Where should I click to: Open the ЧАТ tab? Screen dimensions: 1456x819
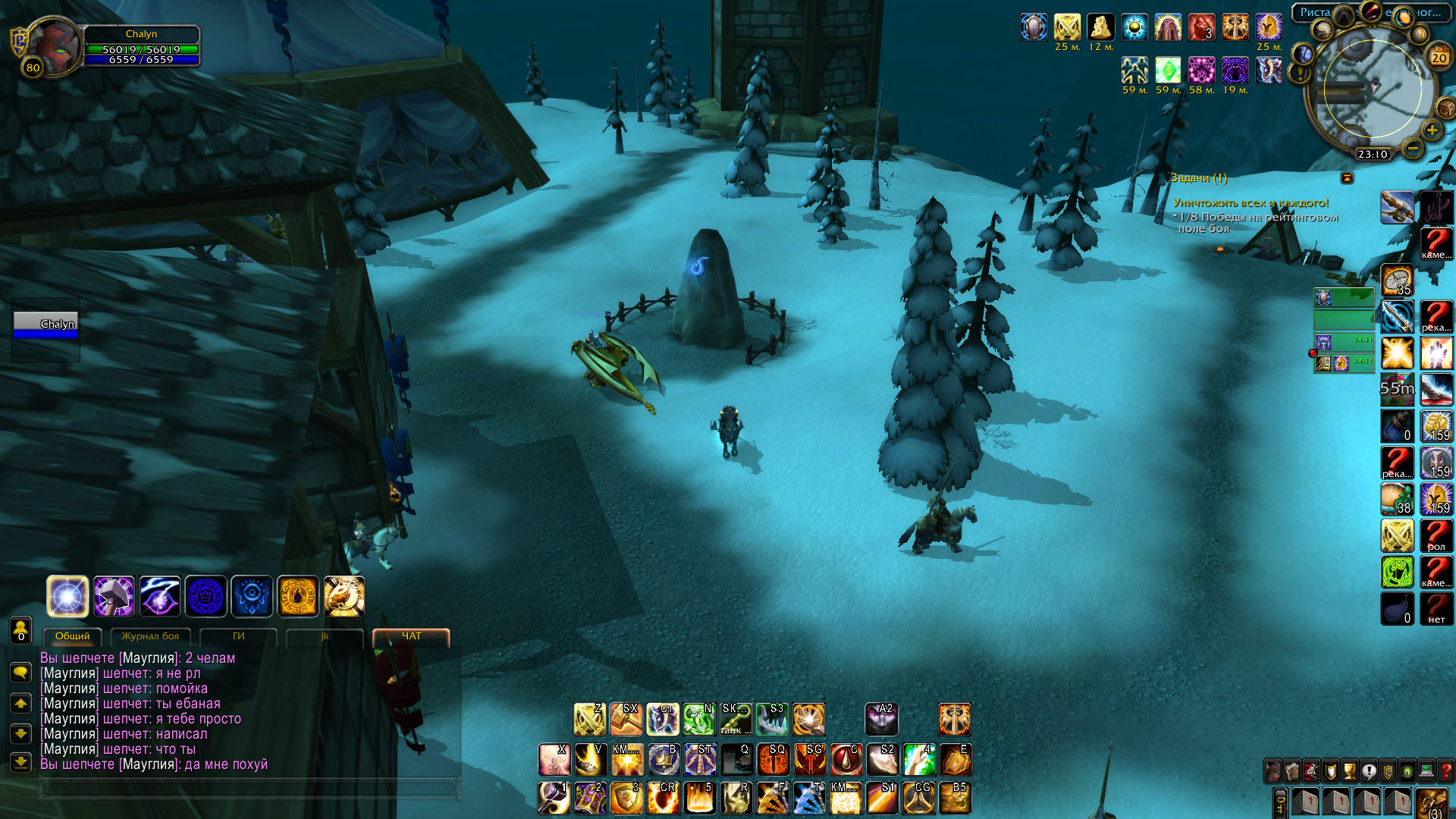point(411,636)
